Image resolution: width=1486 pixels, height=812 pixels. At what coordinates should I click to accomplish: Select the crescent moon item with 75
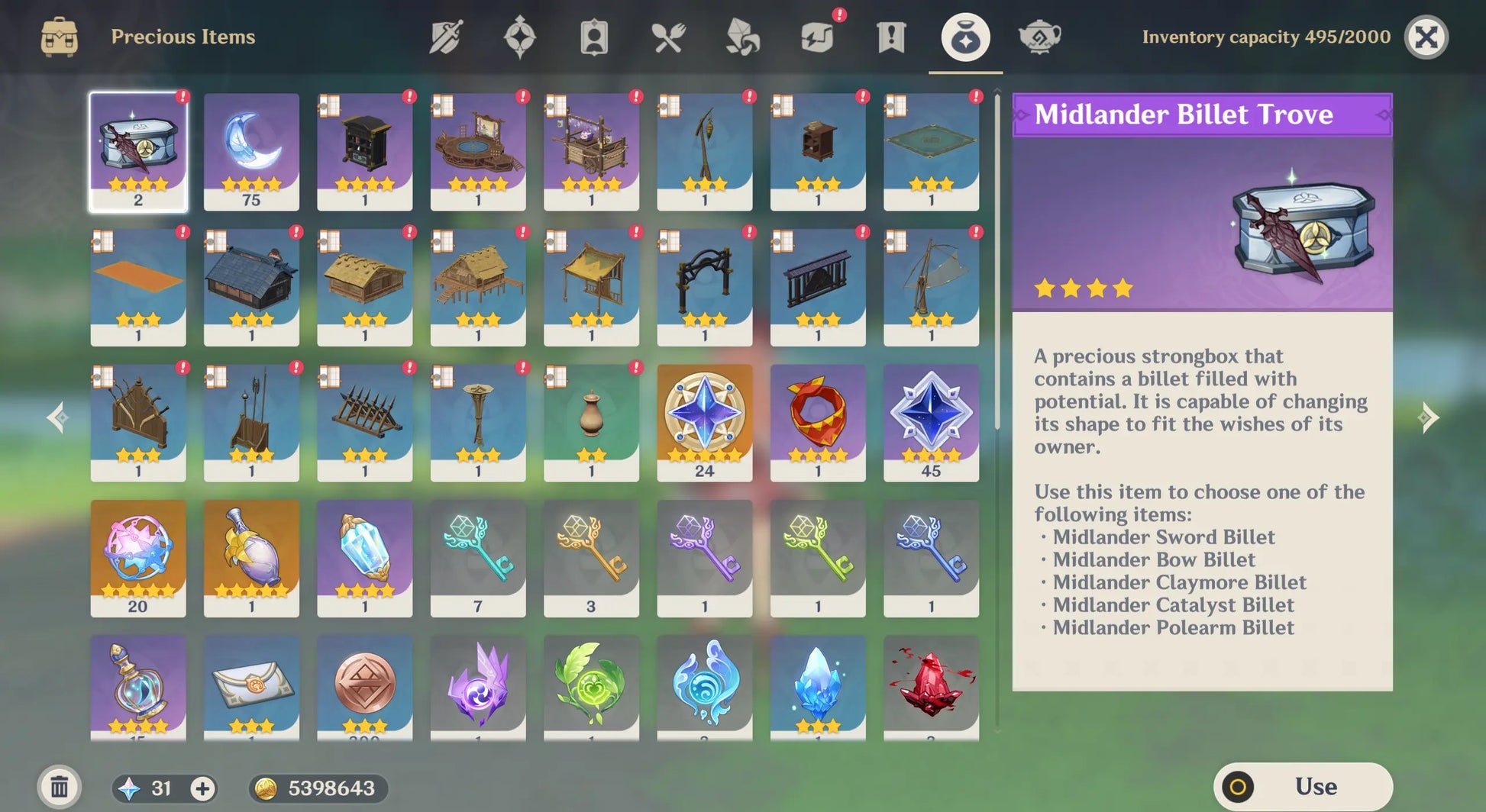coord(251,150)
